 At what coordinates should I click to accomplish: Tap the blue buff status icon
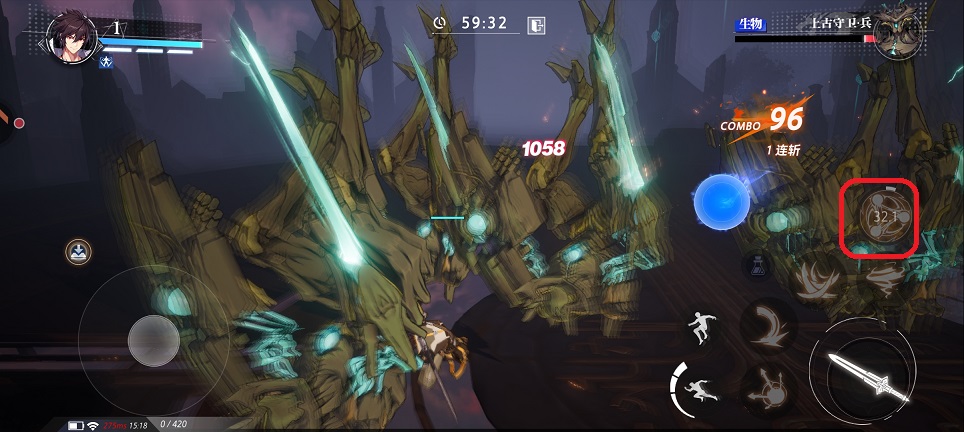tap(105, 62)
